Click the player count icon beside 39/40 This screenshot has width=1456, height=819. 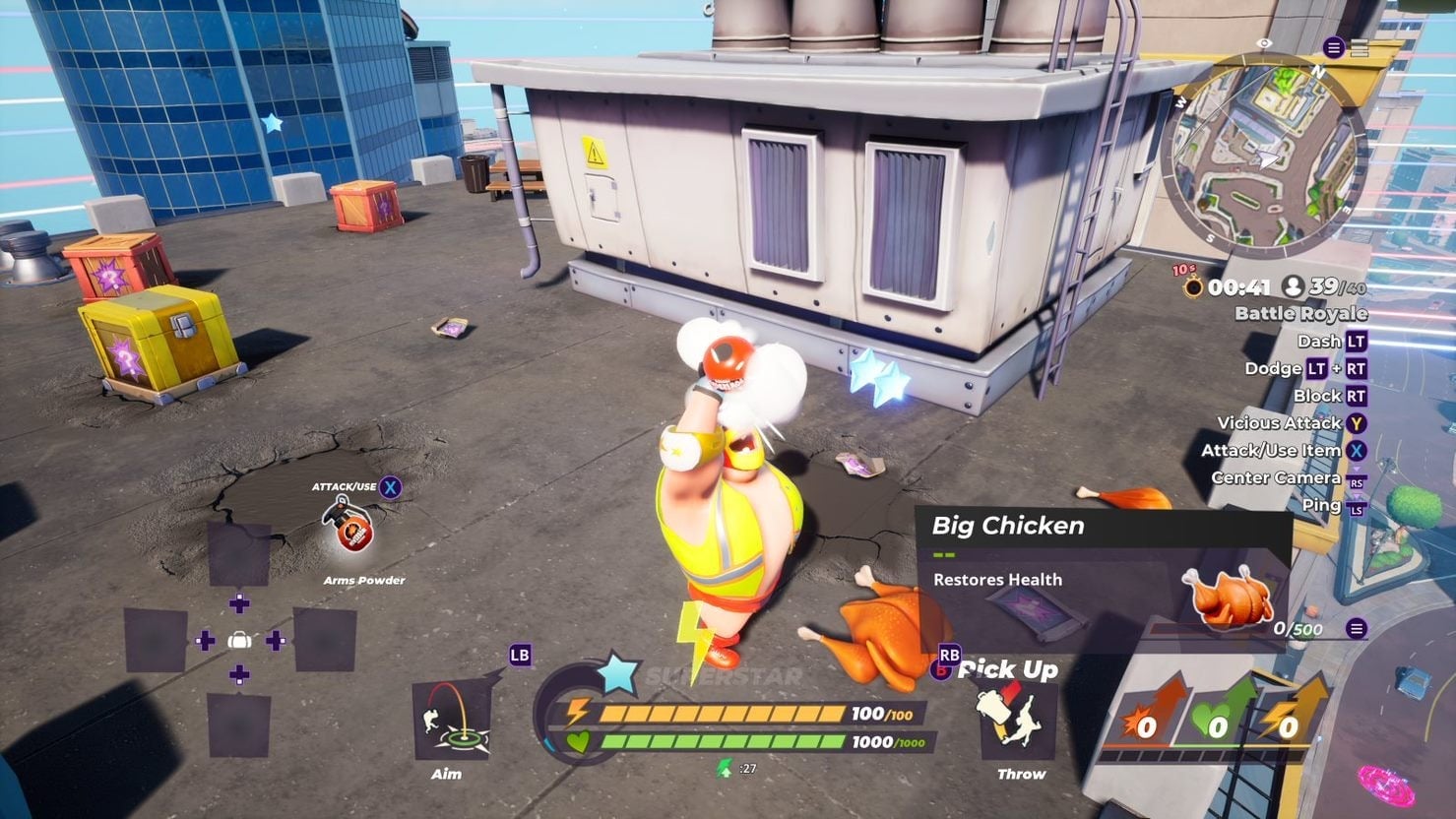coord(1295,287)
